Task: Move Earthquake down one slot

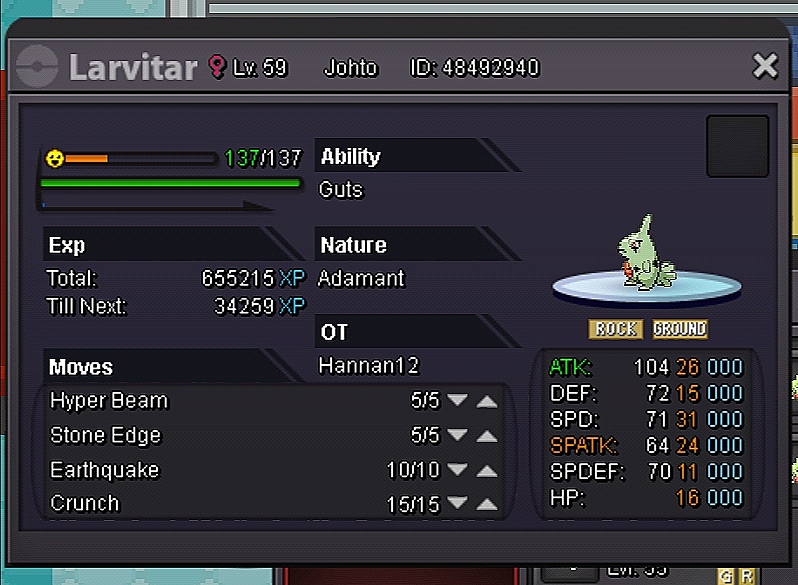Action: (458, 470)
